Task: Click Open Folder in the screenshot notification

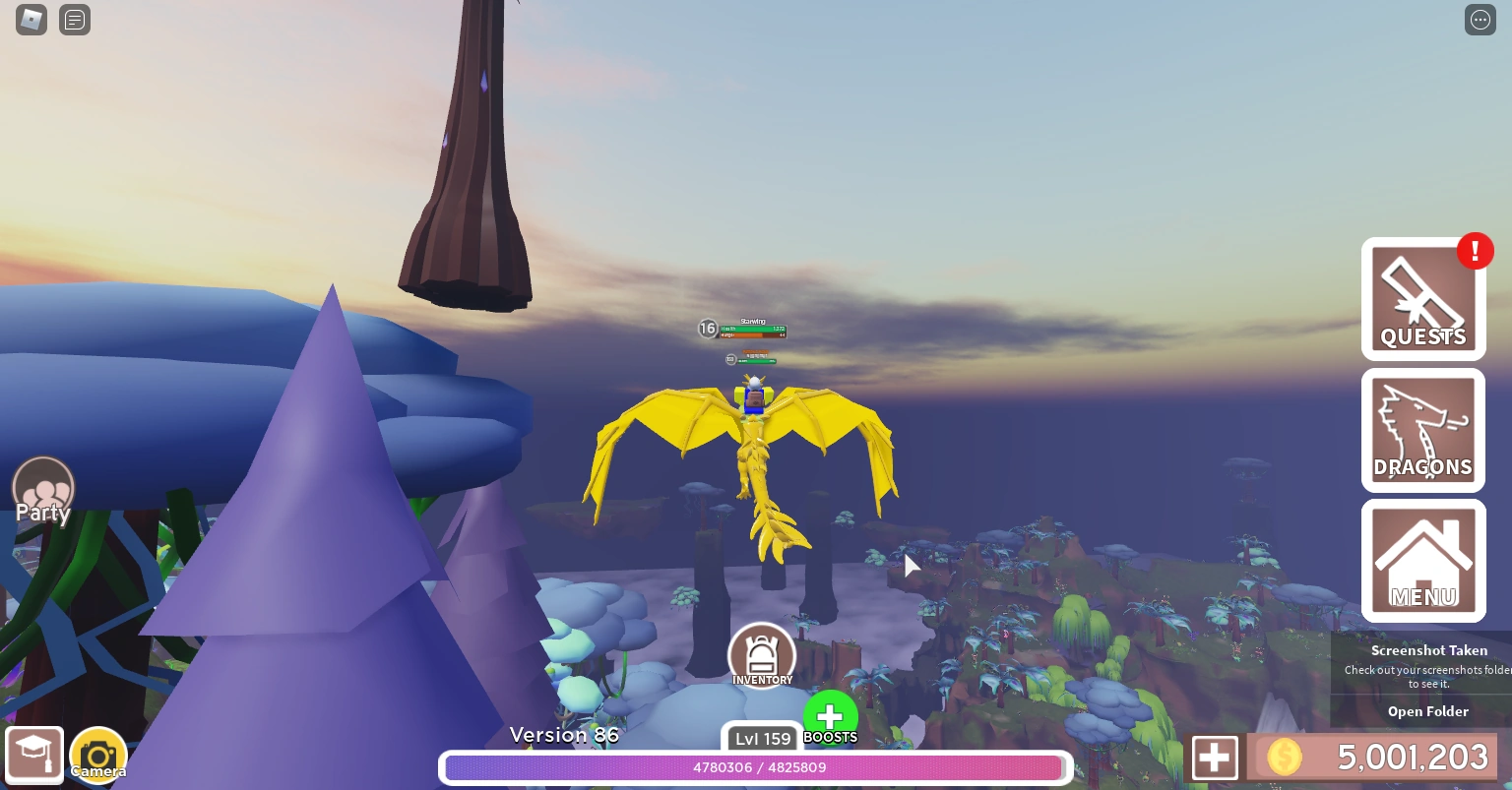Action: pyautogui.click(x=1427, y=710)
